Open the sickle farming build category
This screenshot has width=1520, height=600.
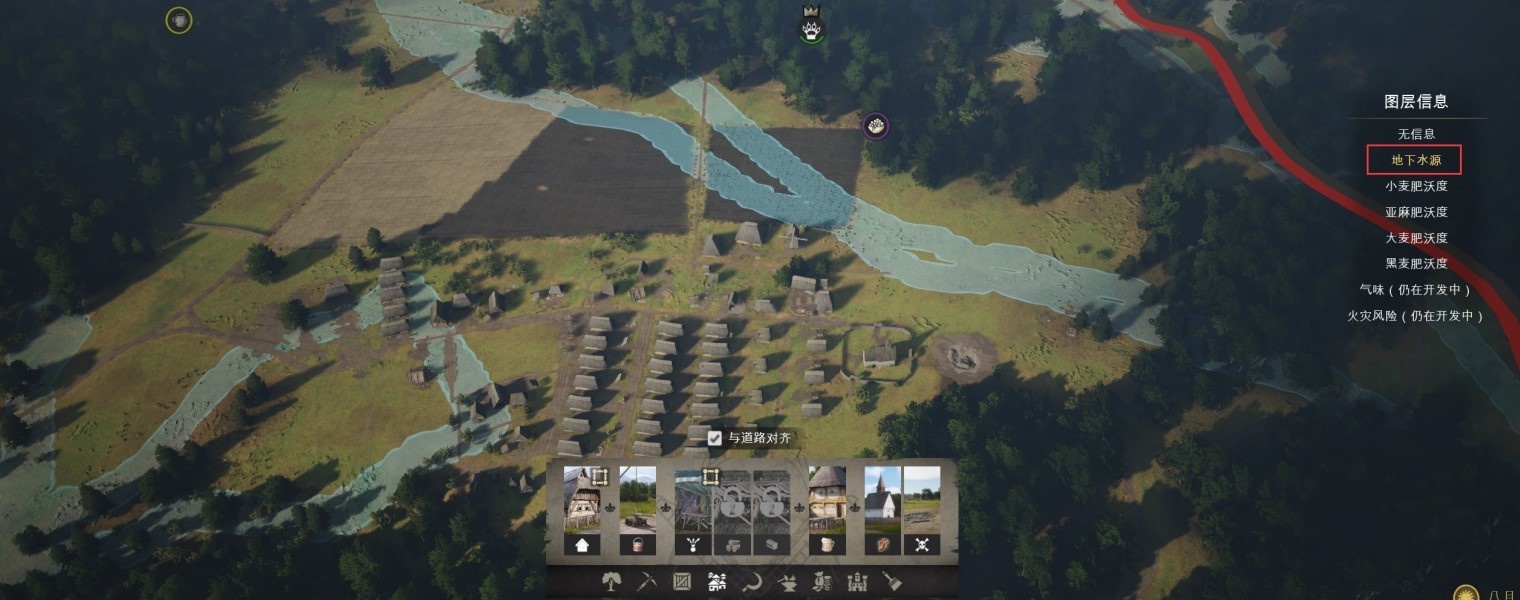[752, 581]
